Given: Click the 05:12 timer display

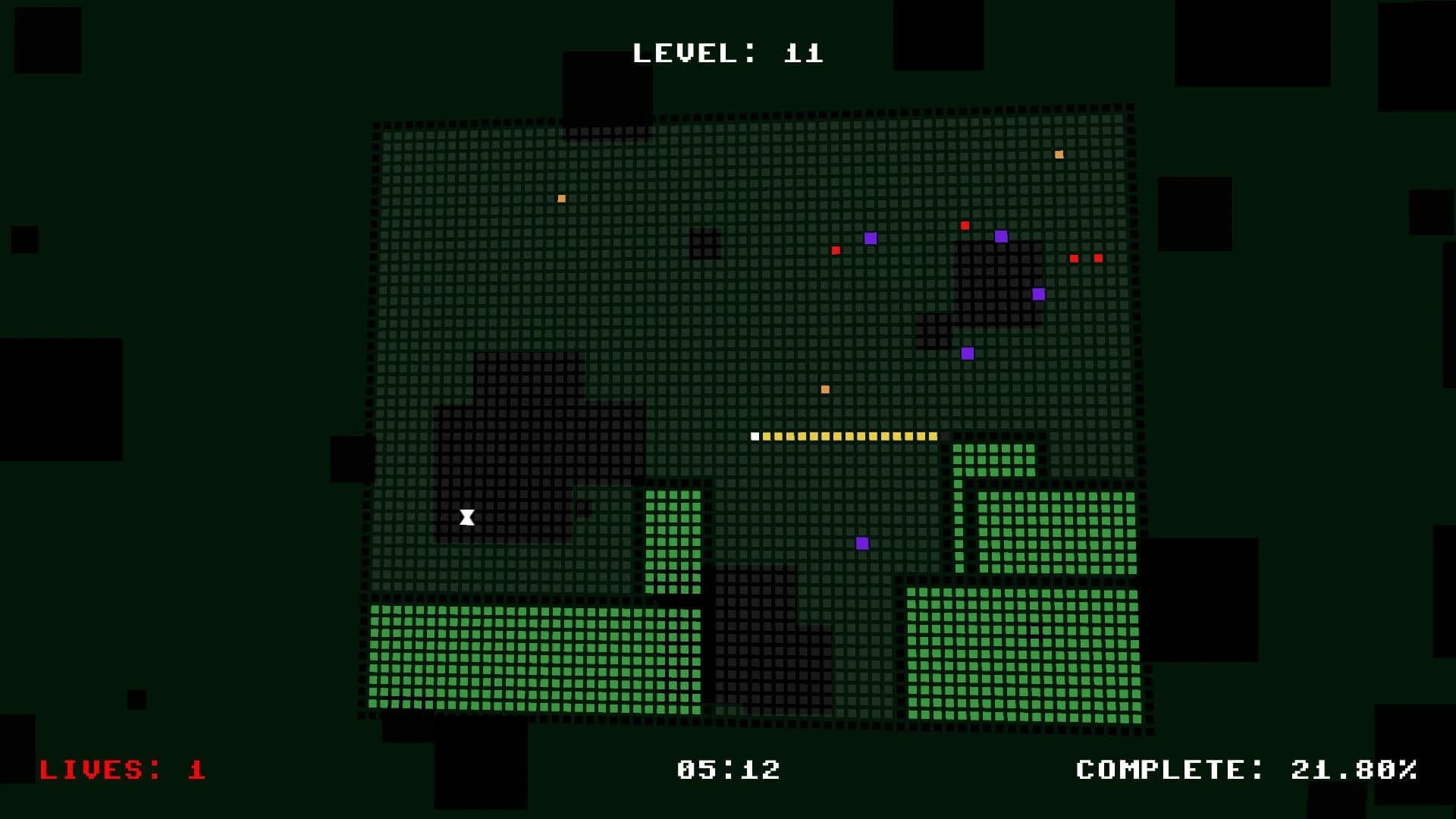Looking at the screenshot, I should point(727,770).
